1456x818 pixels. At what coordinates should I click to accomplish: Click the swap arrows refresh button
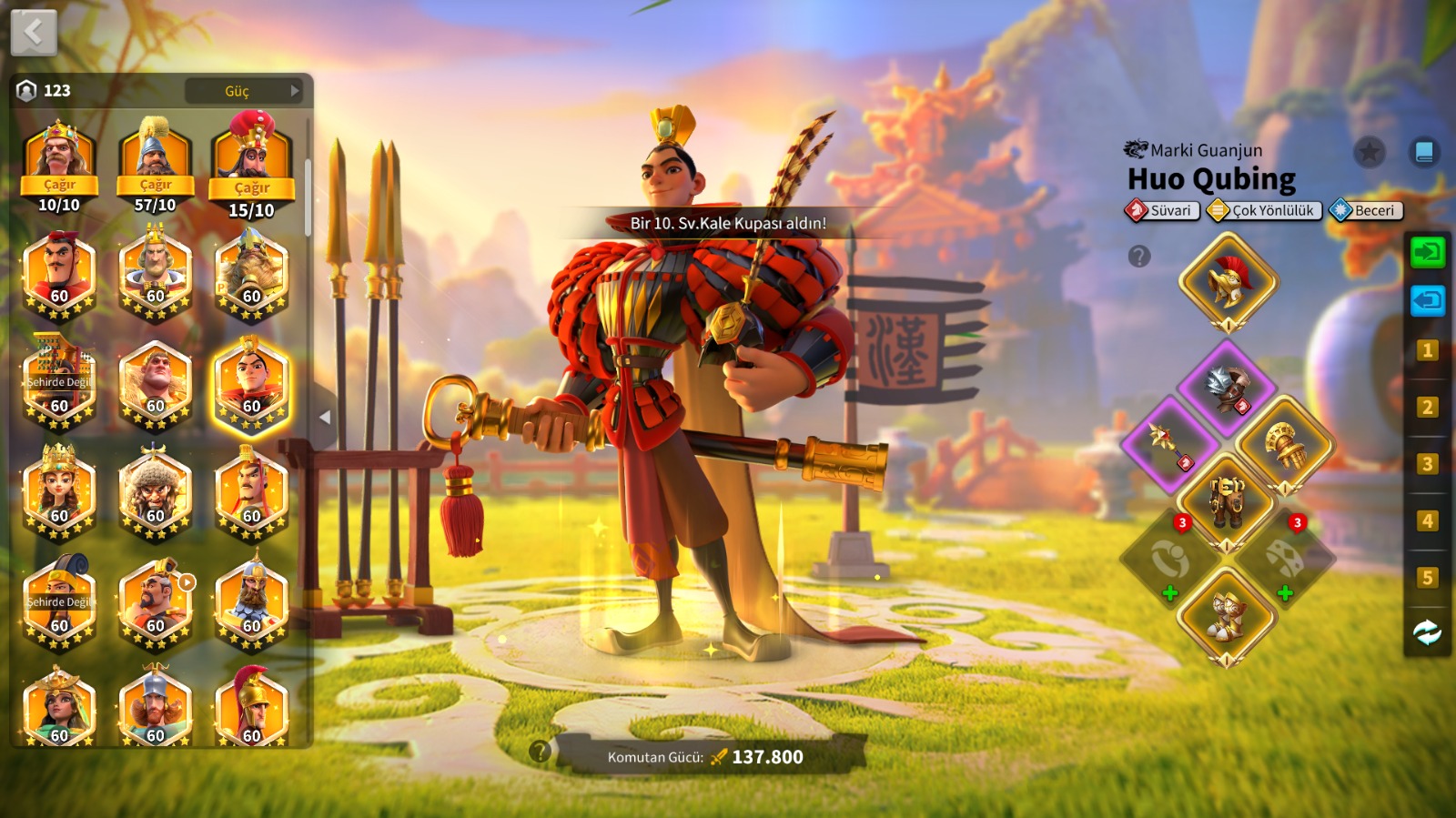coord(1427,632)
